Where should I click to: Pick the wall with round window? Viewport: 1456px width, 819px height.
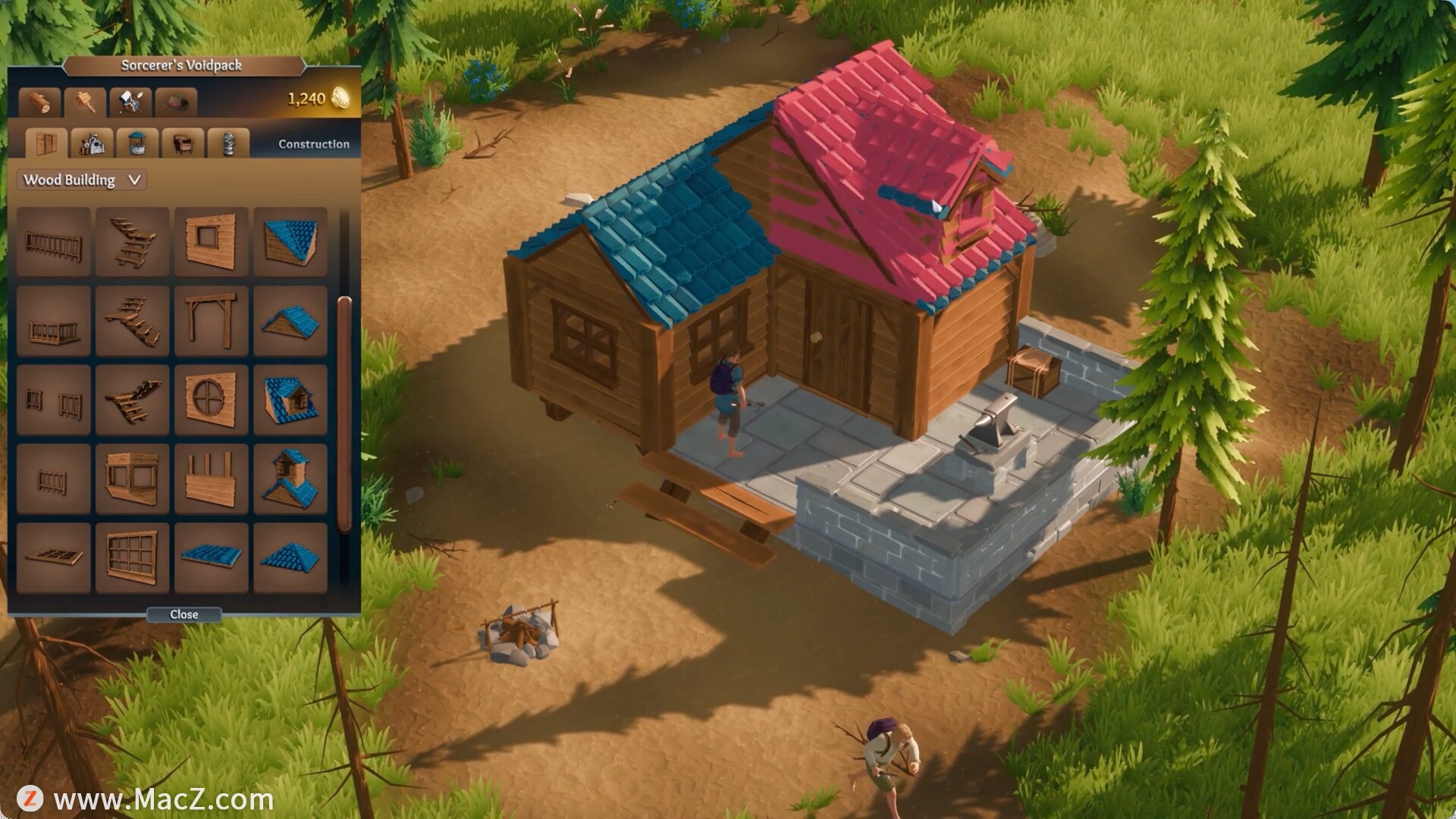pyautogui.click(x=211, y=399)
